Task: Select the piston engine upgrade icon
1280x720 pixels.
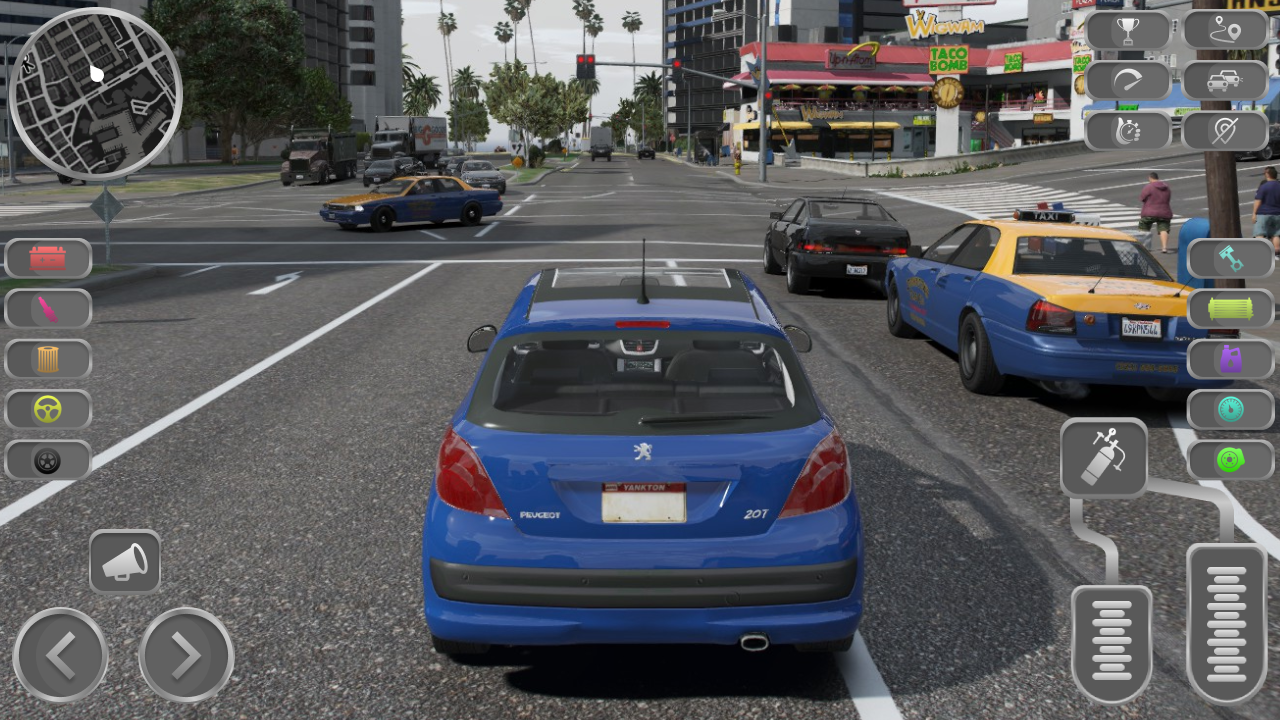Action: (1230, 258)
